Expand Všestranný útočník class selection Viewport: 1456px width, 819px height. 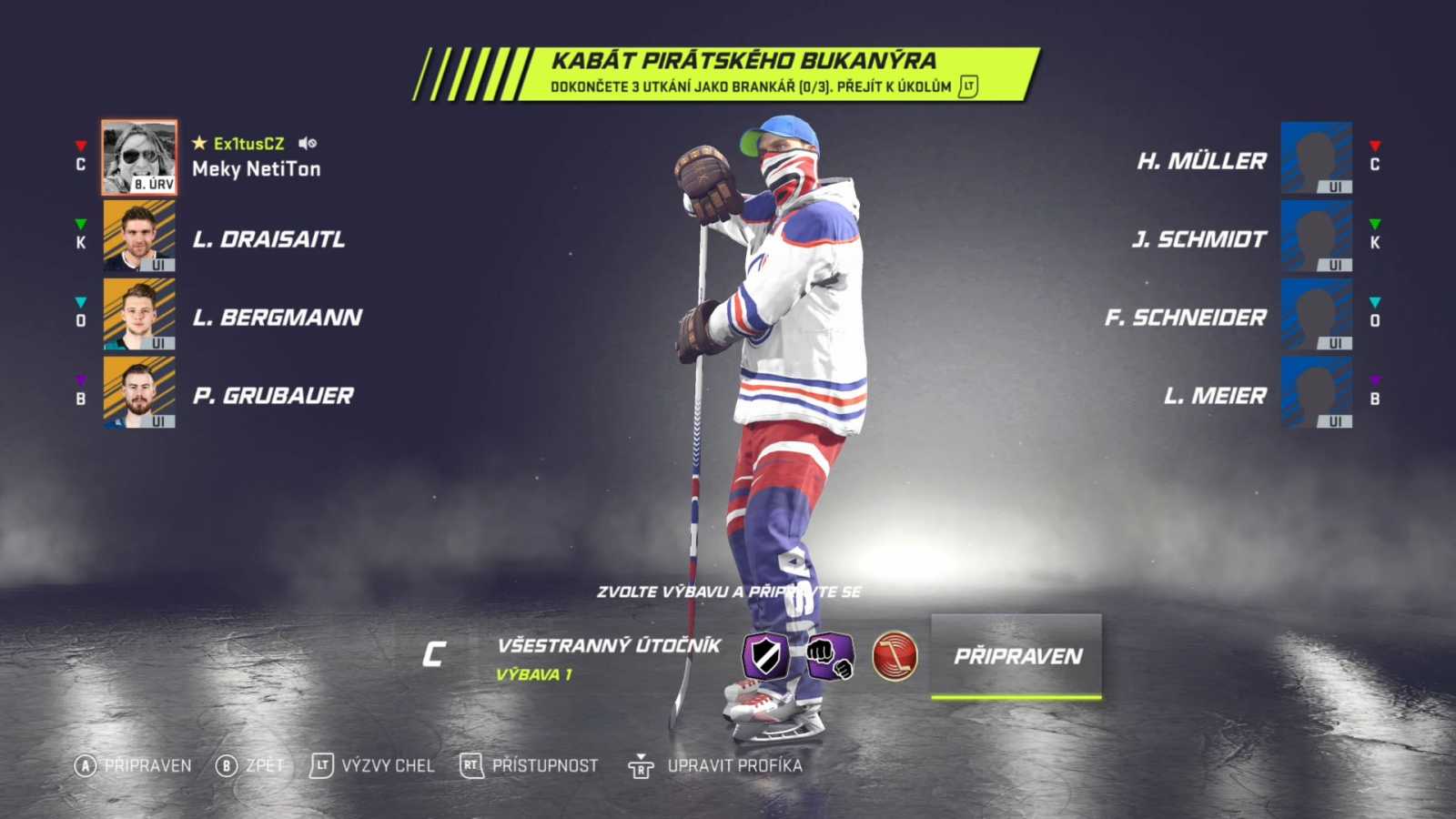pos(608,648)
